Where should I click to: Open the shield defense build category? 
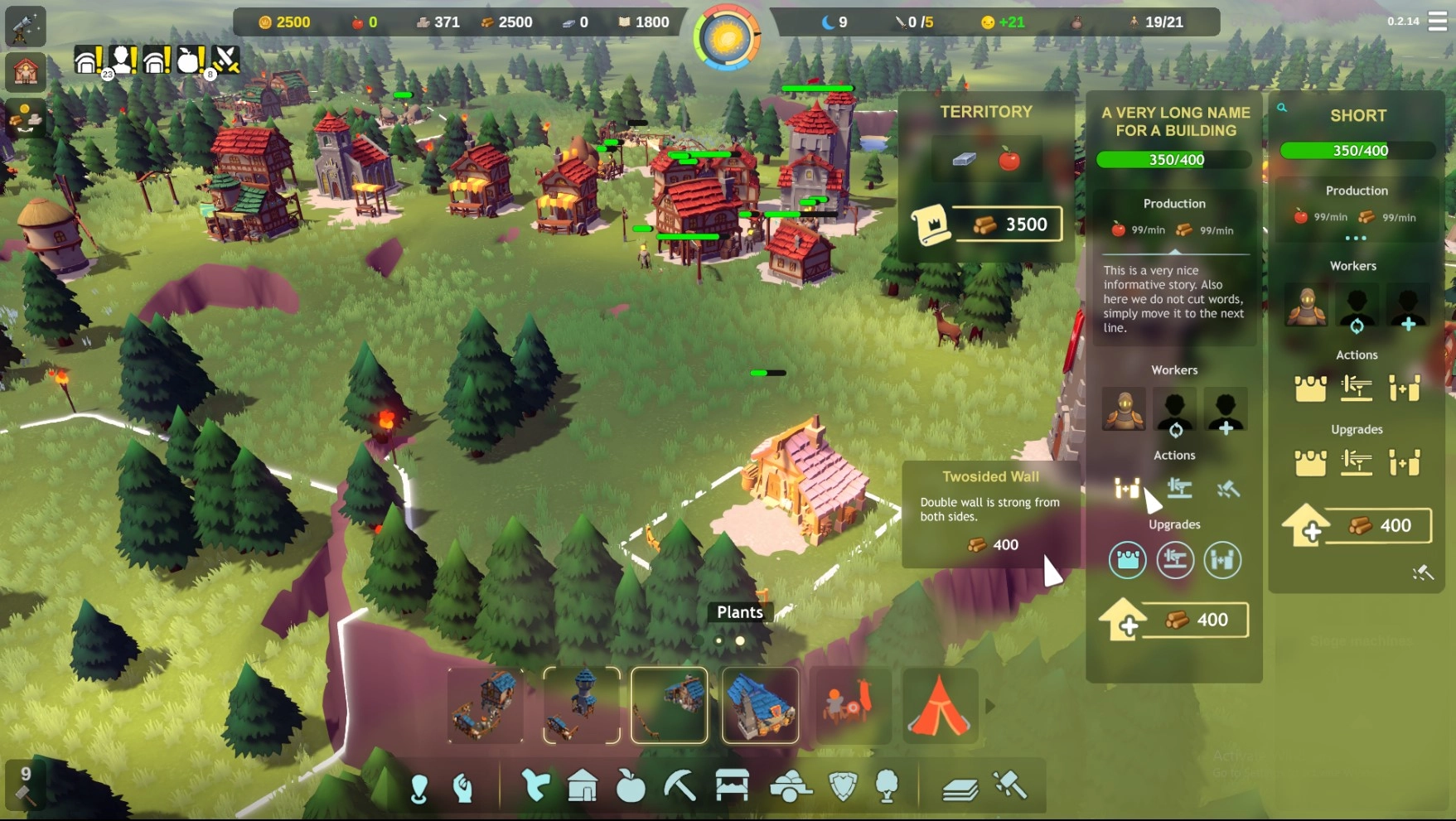click(843, 785)
